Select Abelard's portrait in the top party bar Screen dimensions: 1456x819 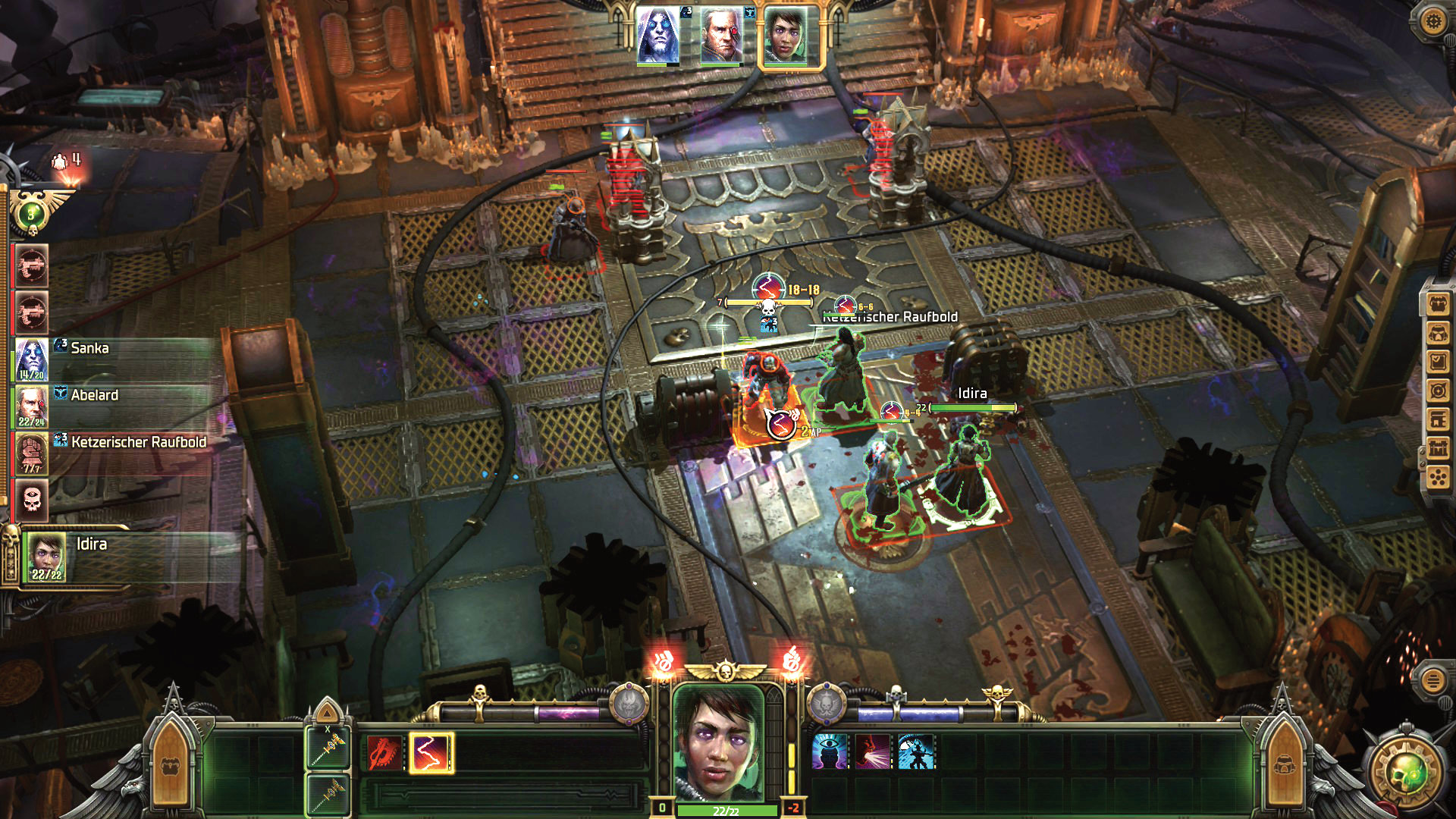tap(721, 35)
